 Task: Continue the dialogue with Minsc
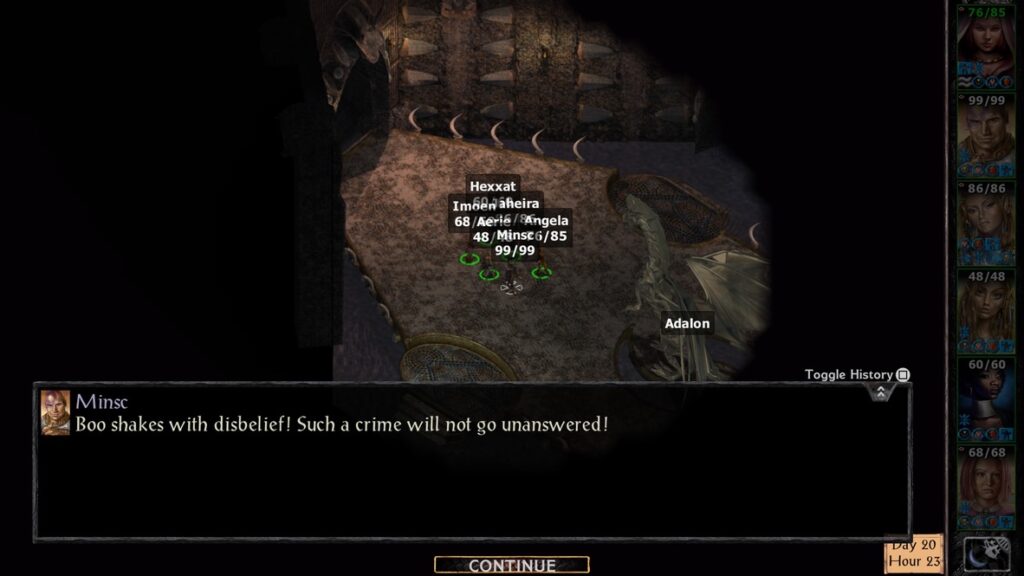click(x=511, y=566)
